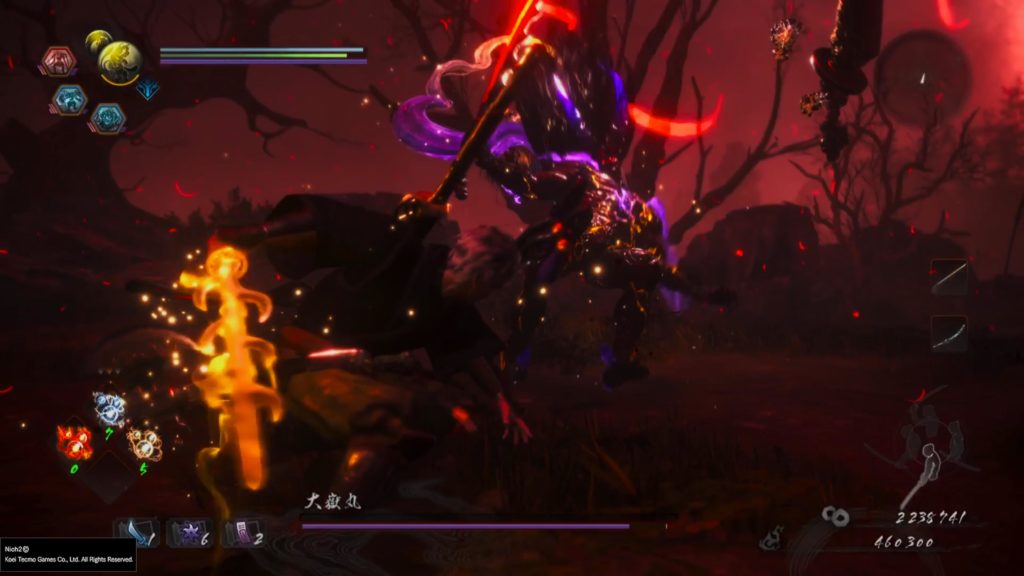Select the blue blade scroll slot
The image size is (1024, 576).
point(136,533)
